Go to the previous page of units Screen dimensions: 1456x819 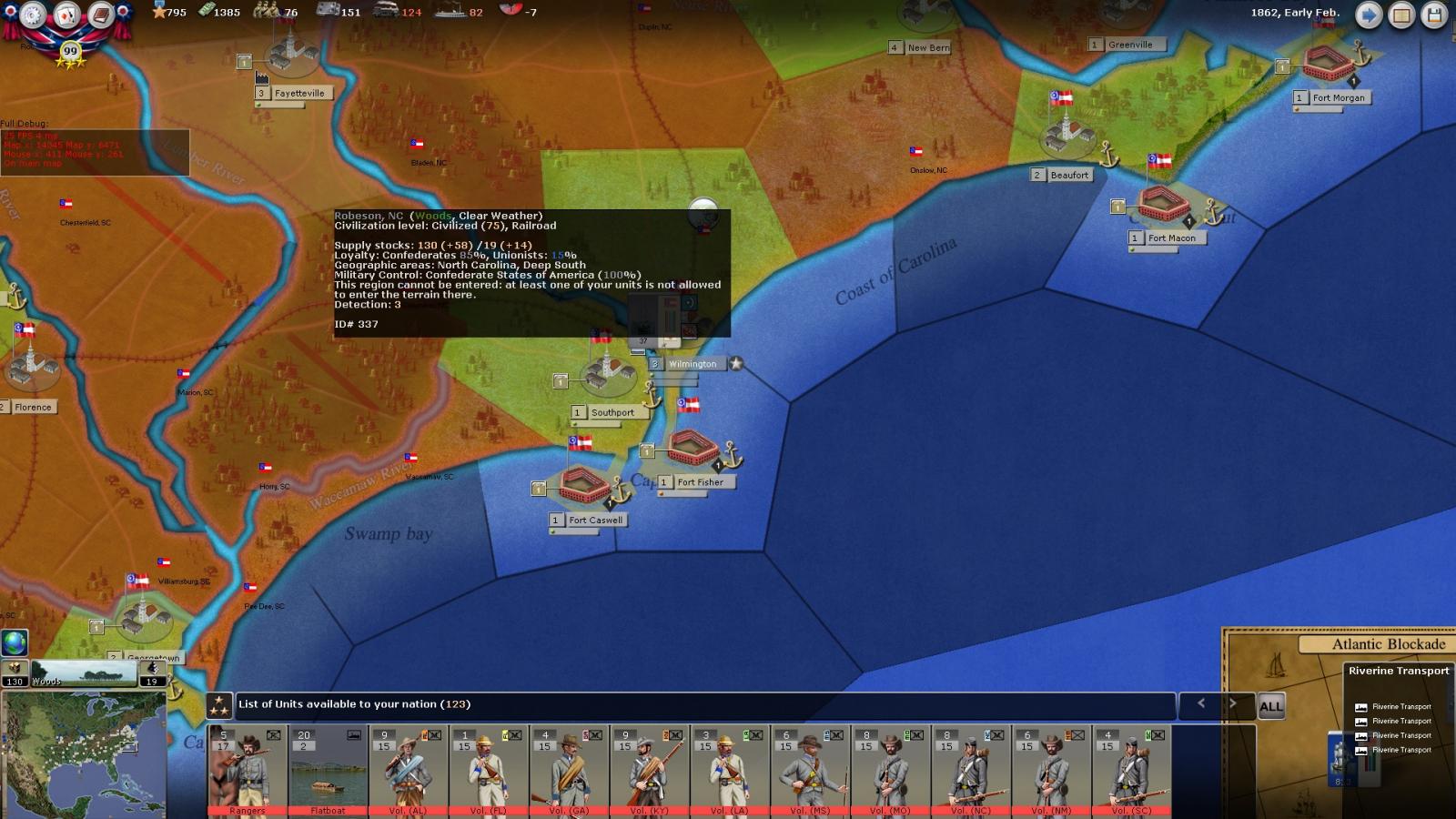coord(1201,703)
